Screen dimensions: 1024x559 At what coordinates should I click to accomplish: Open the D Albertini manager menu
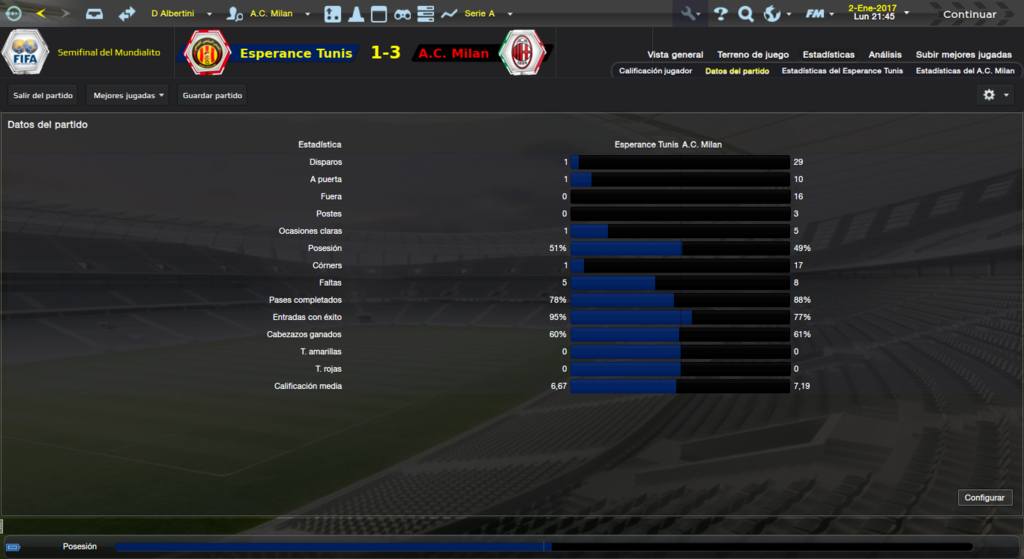pos(181,14)
